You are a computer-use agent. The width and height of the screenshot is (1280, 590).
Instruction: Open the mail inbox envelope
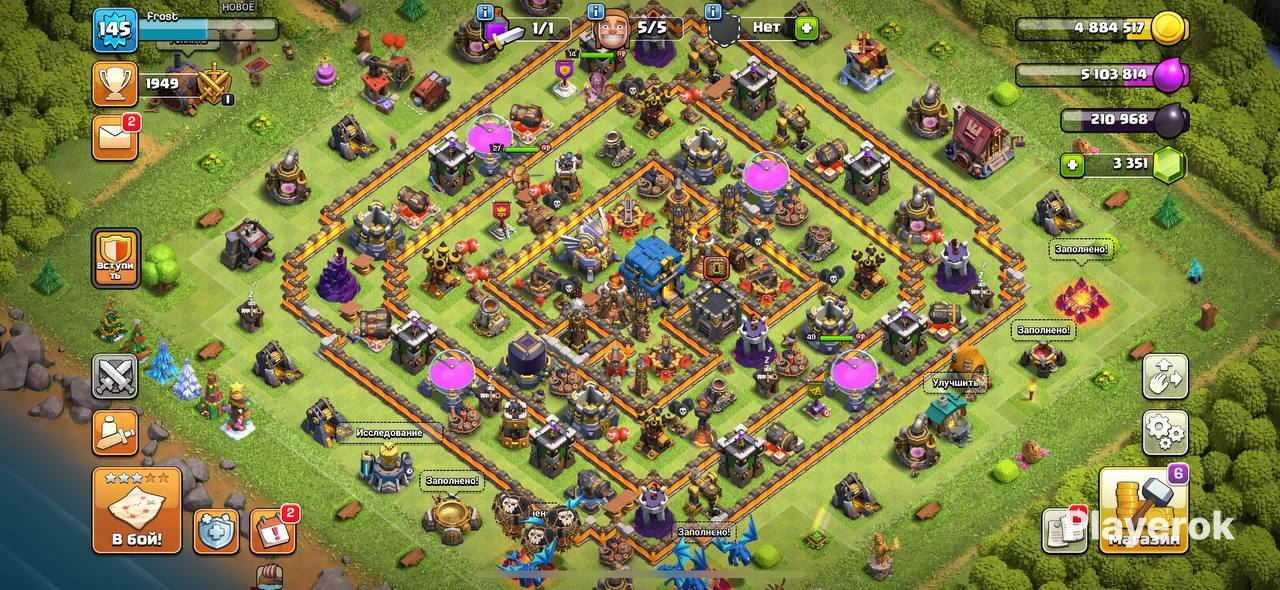pos(114,137)
